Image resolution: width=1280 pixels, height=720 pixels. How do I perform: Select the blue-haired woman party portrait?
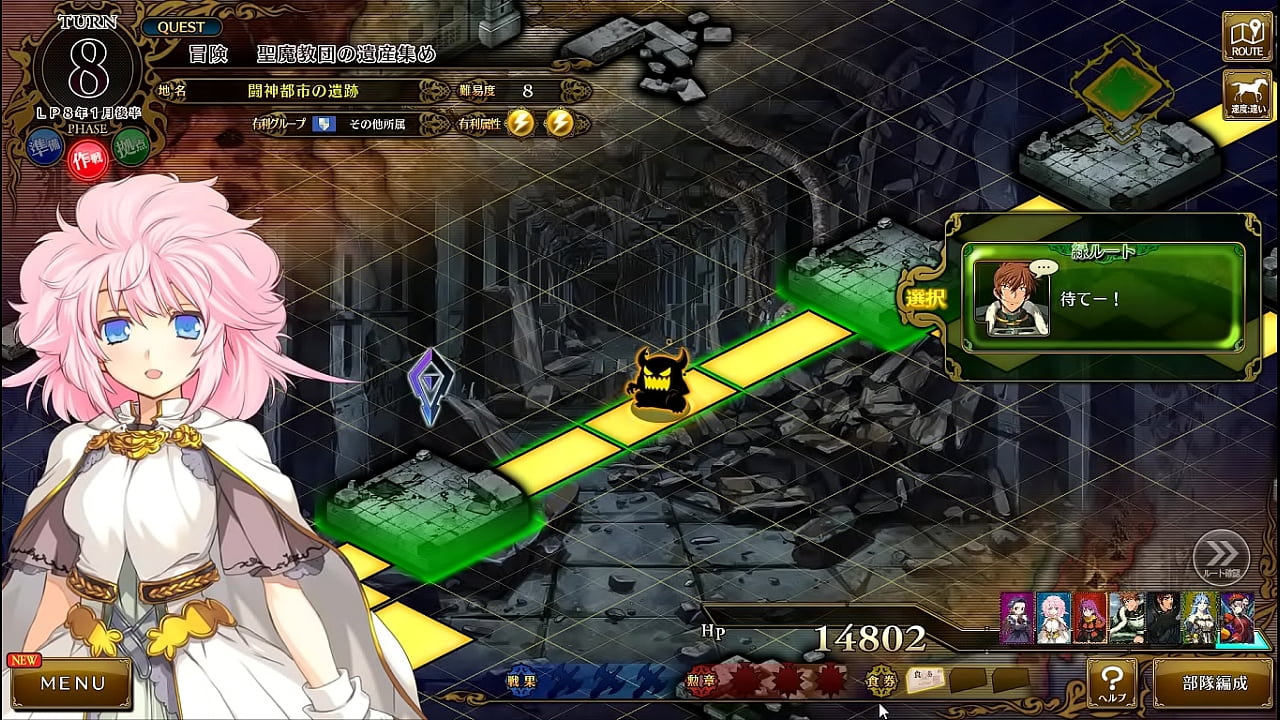(x=1199, y=618)
